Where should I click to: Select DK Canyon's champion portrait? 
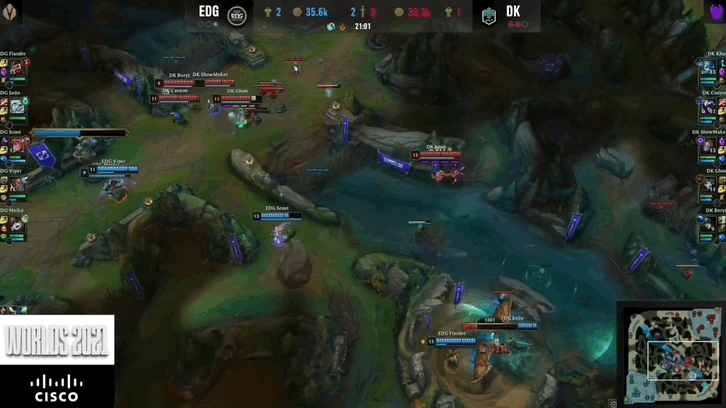[709, 107]
